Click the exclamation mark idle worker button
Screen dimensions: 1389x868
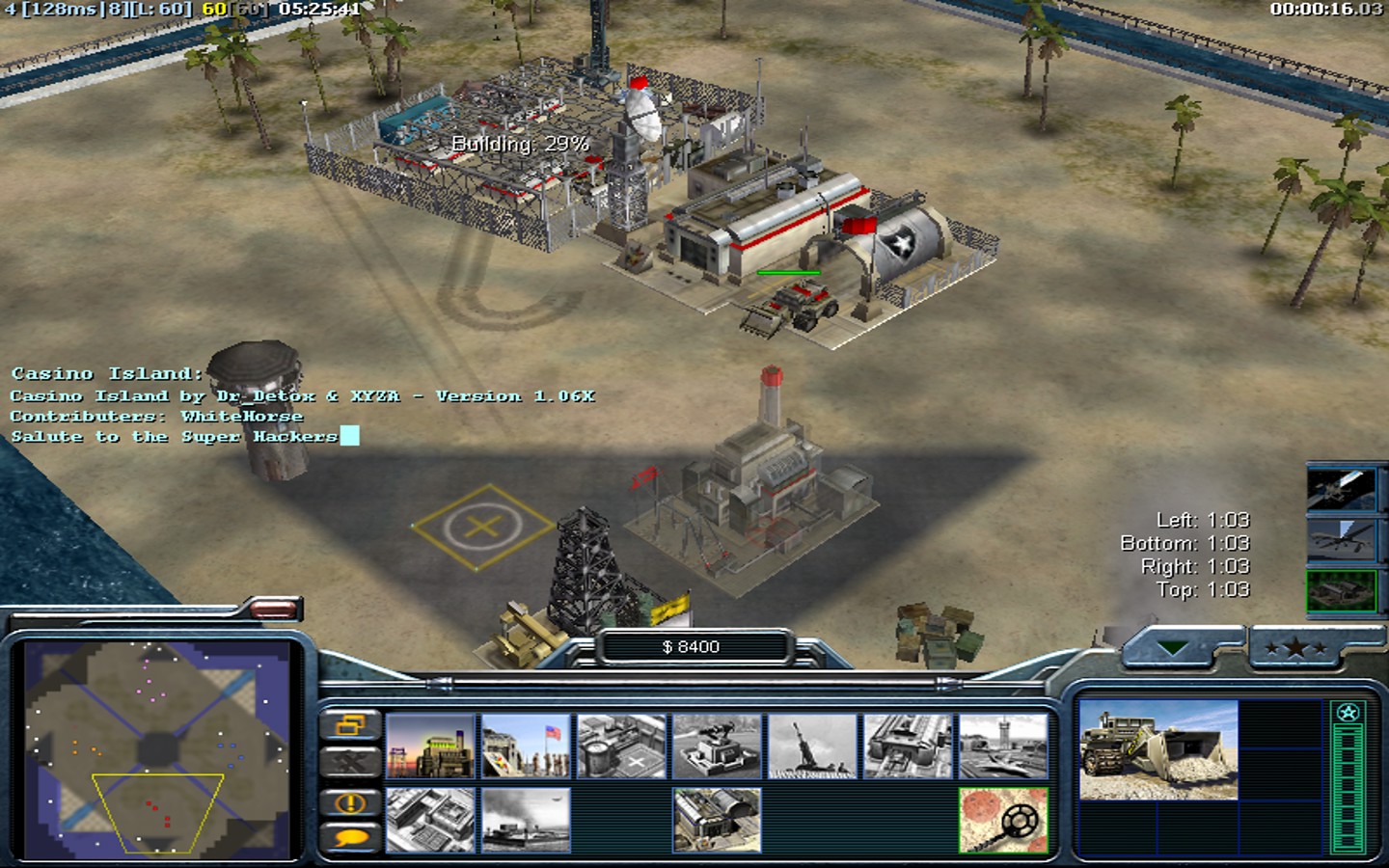coord(349,802)
